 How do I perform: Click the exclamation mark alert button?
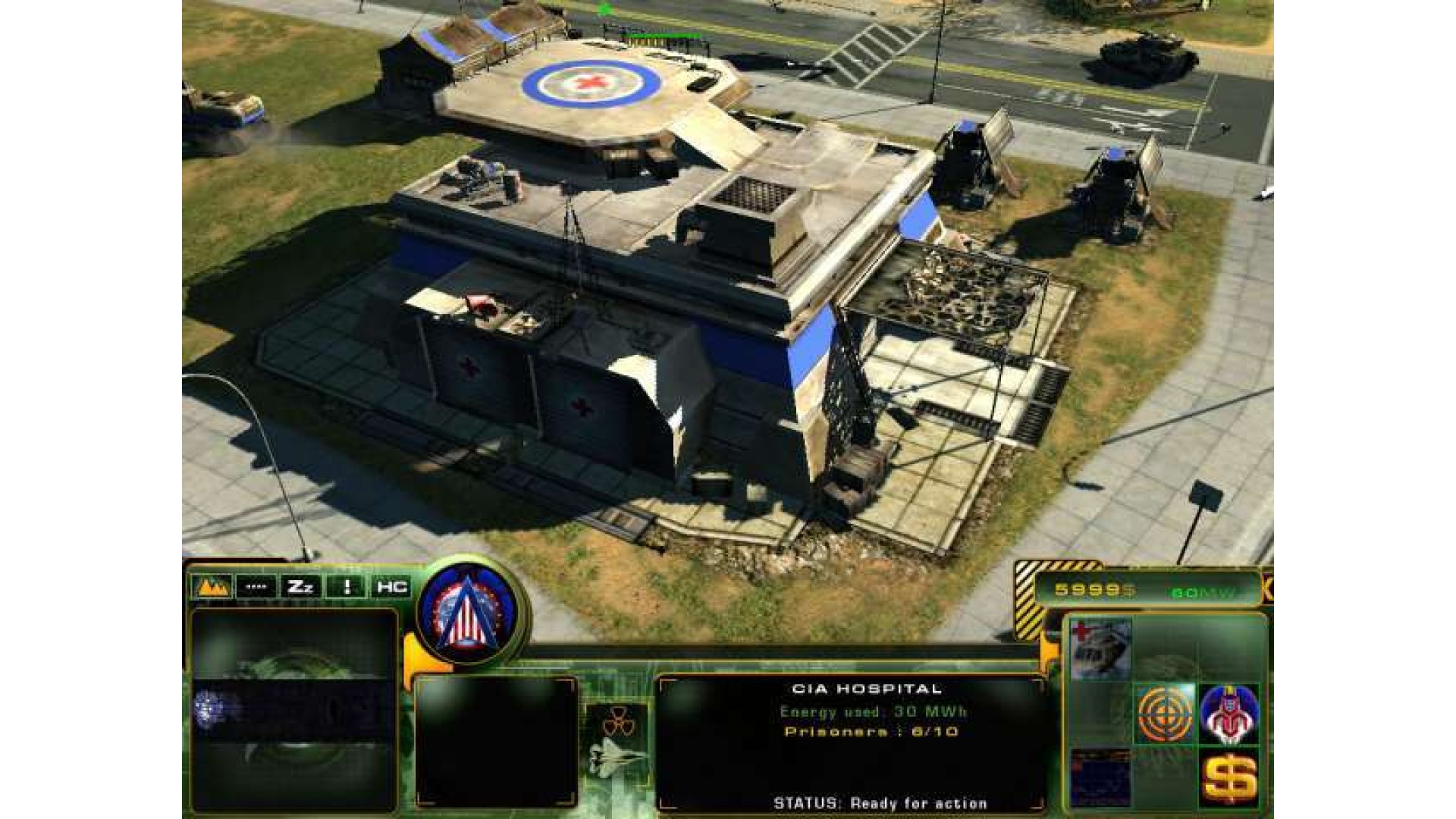tap(347, 586)
